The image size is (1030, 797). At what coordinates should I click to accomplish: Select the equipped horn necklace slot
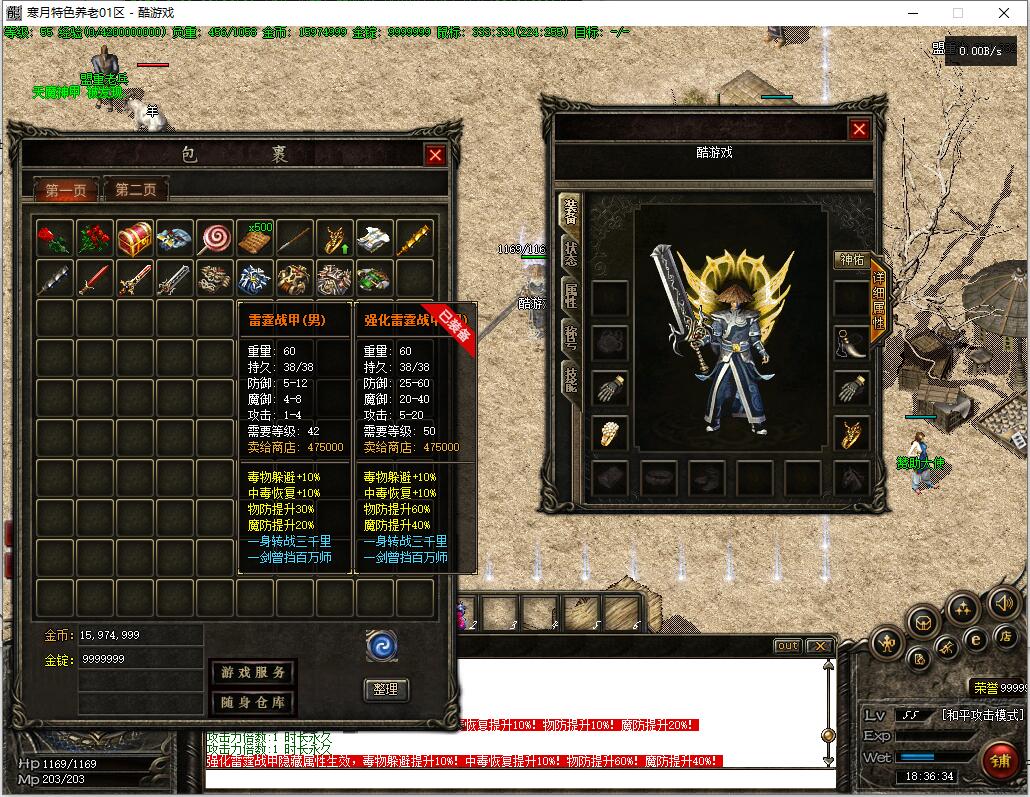point(852,344)
